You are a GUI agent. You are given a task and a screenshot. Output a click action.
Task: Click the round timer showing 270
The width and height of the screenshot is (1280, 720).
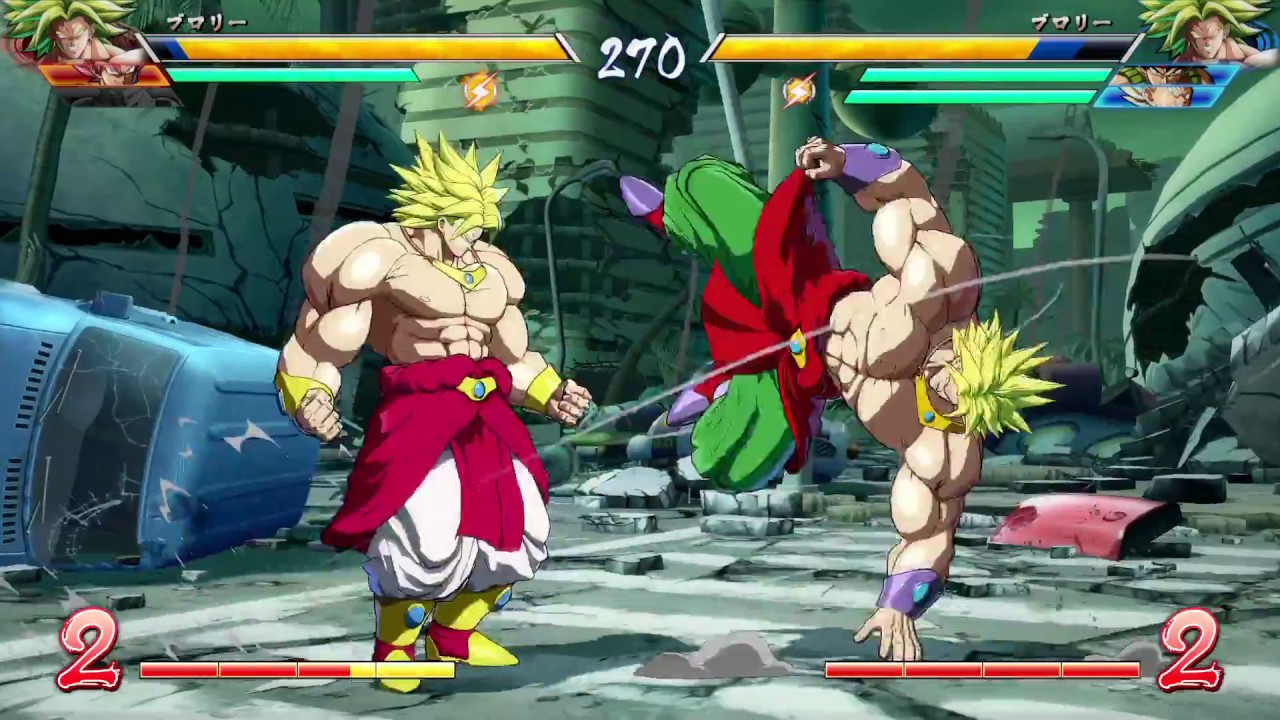tap(640, 60)
